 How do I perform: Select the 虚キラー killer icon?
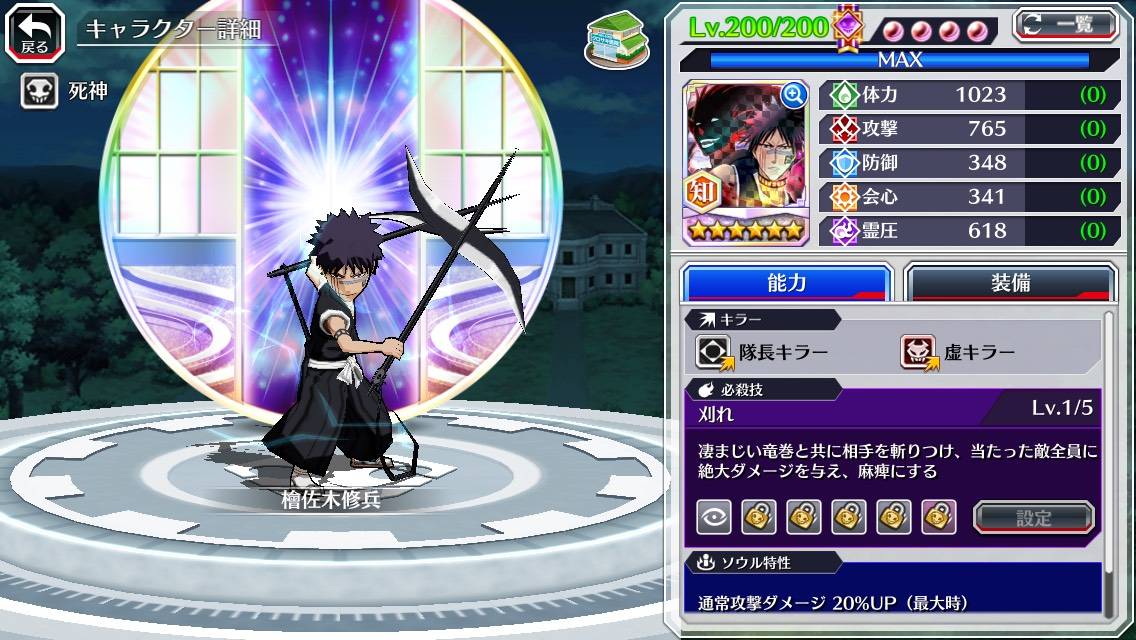point(920,351)
